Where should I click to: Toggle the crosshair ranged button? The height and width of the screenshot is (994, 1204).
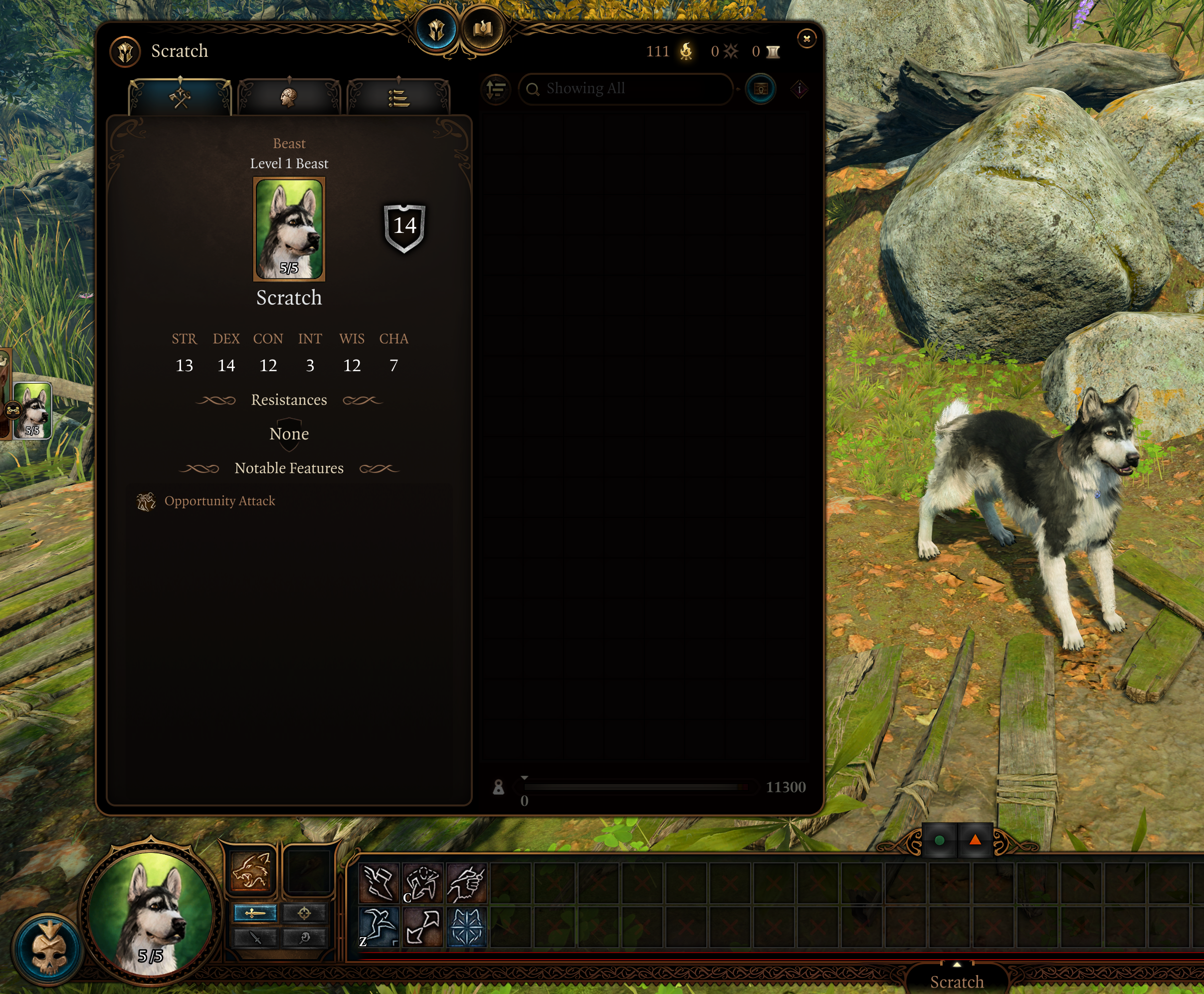pyautogui.click(x=304, y=913)
